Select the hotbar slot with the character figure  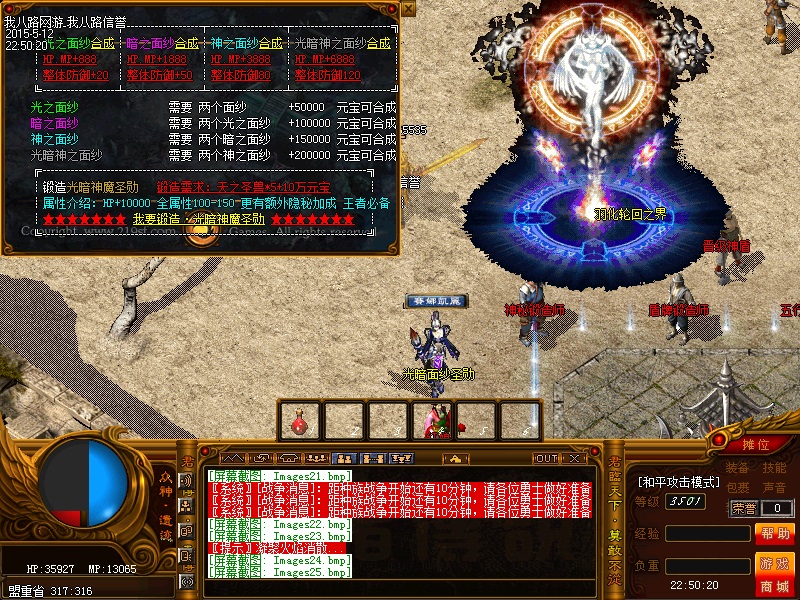point(434,421)
